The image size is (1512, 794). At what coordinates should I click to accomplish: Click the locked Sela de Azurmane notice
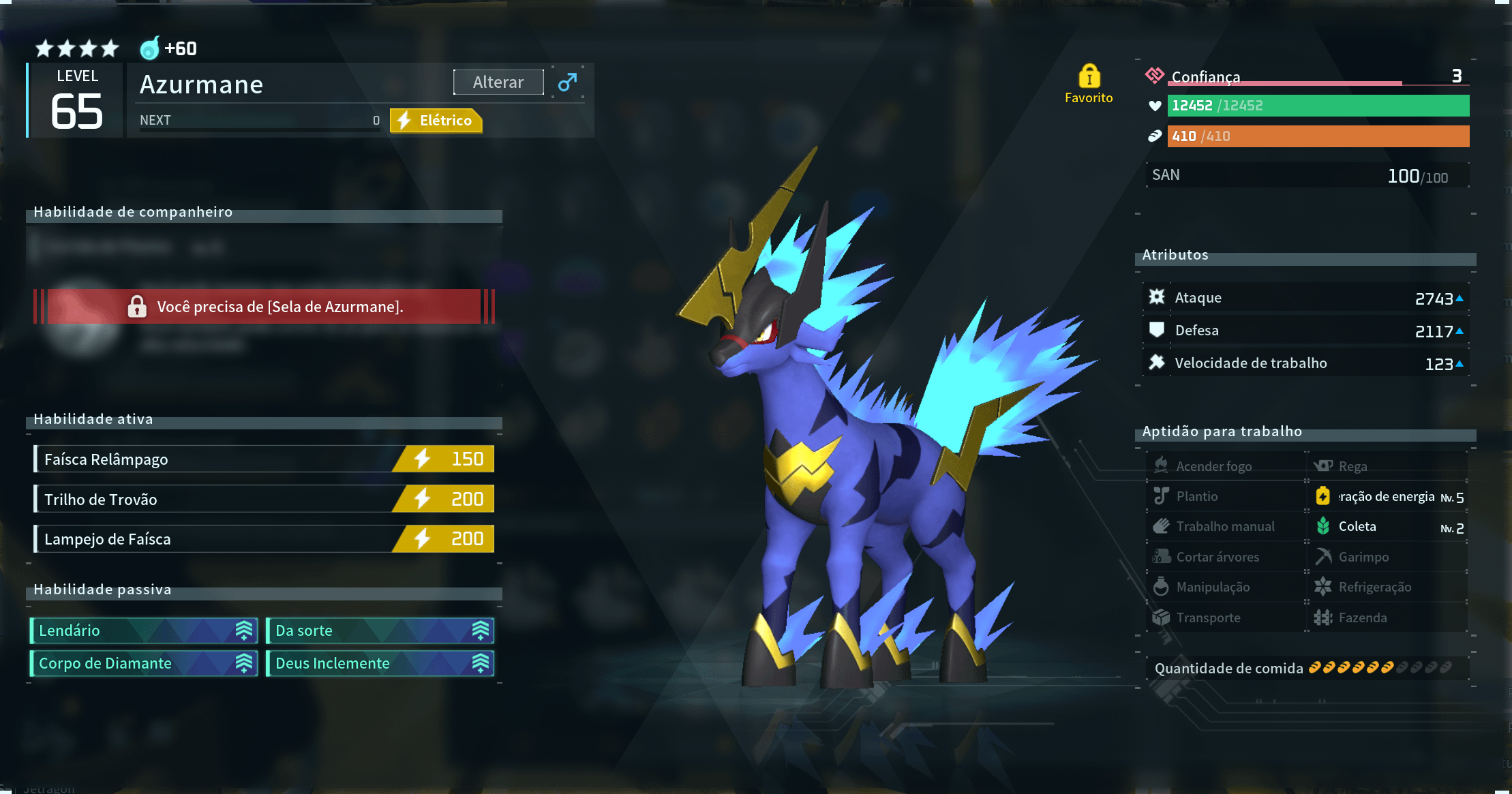pyautogui.click(x=264, y=307)
